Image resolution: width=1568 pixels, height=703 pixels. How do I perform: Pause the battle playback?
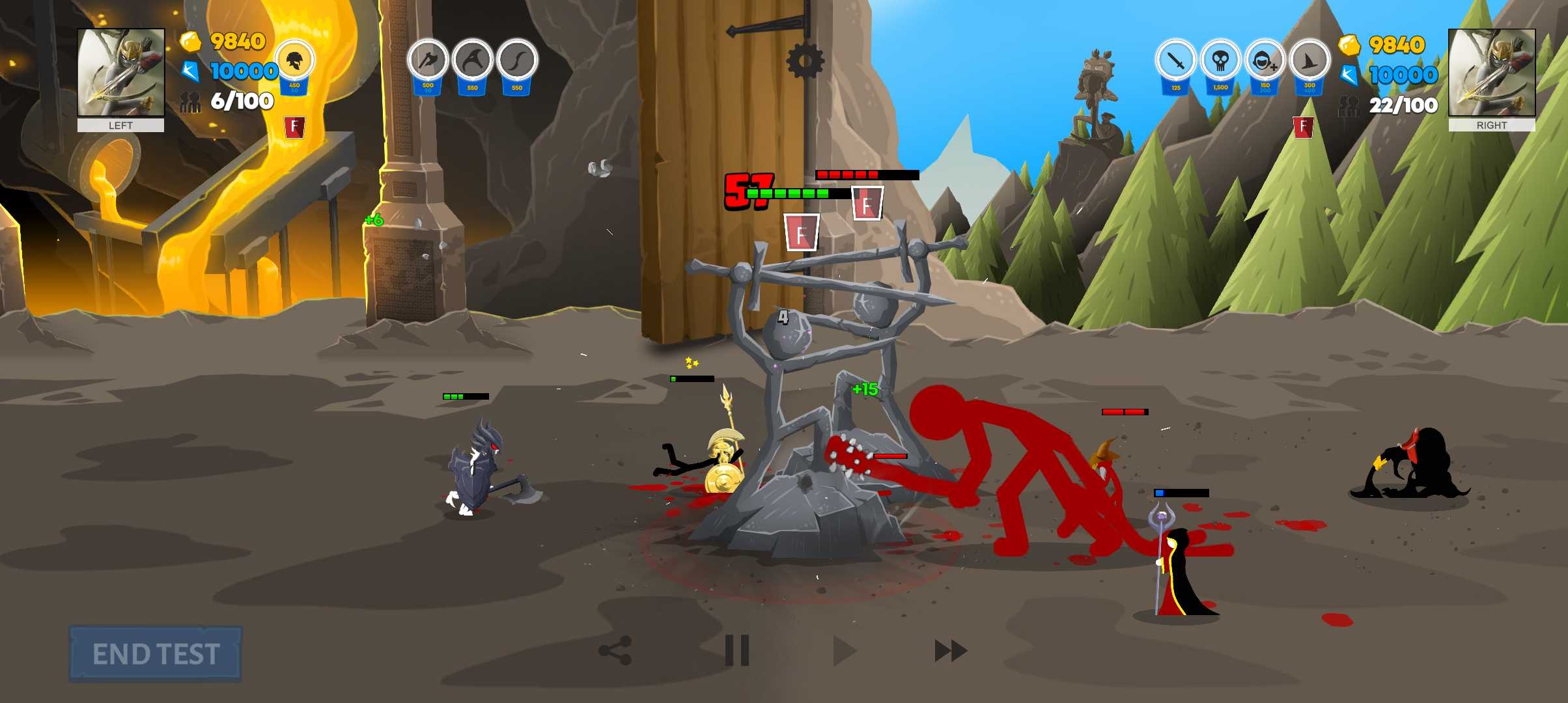[737, 650]
